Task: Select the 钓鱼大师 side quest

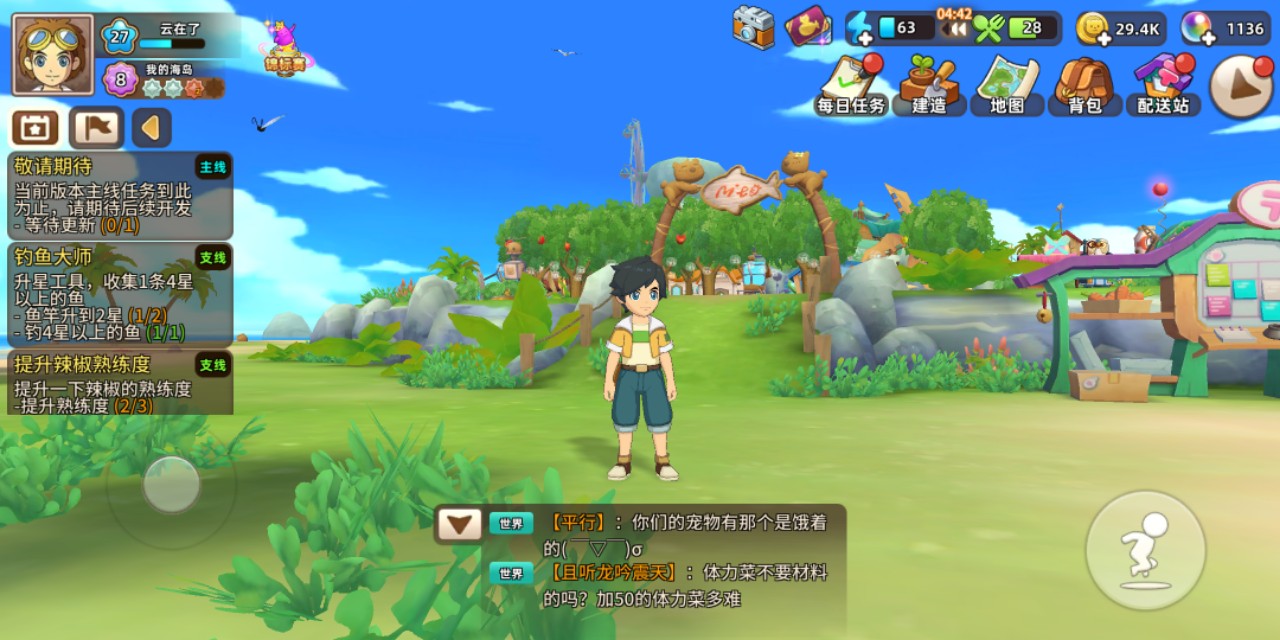Action: click(x=120, y=295)
